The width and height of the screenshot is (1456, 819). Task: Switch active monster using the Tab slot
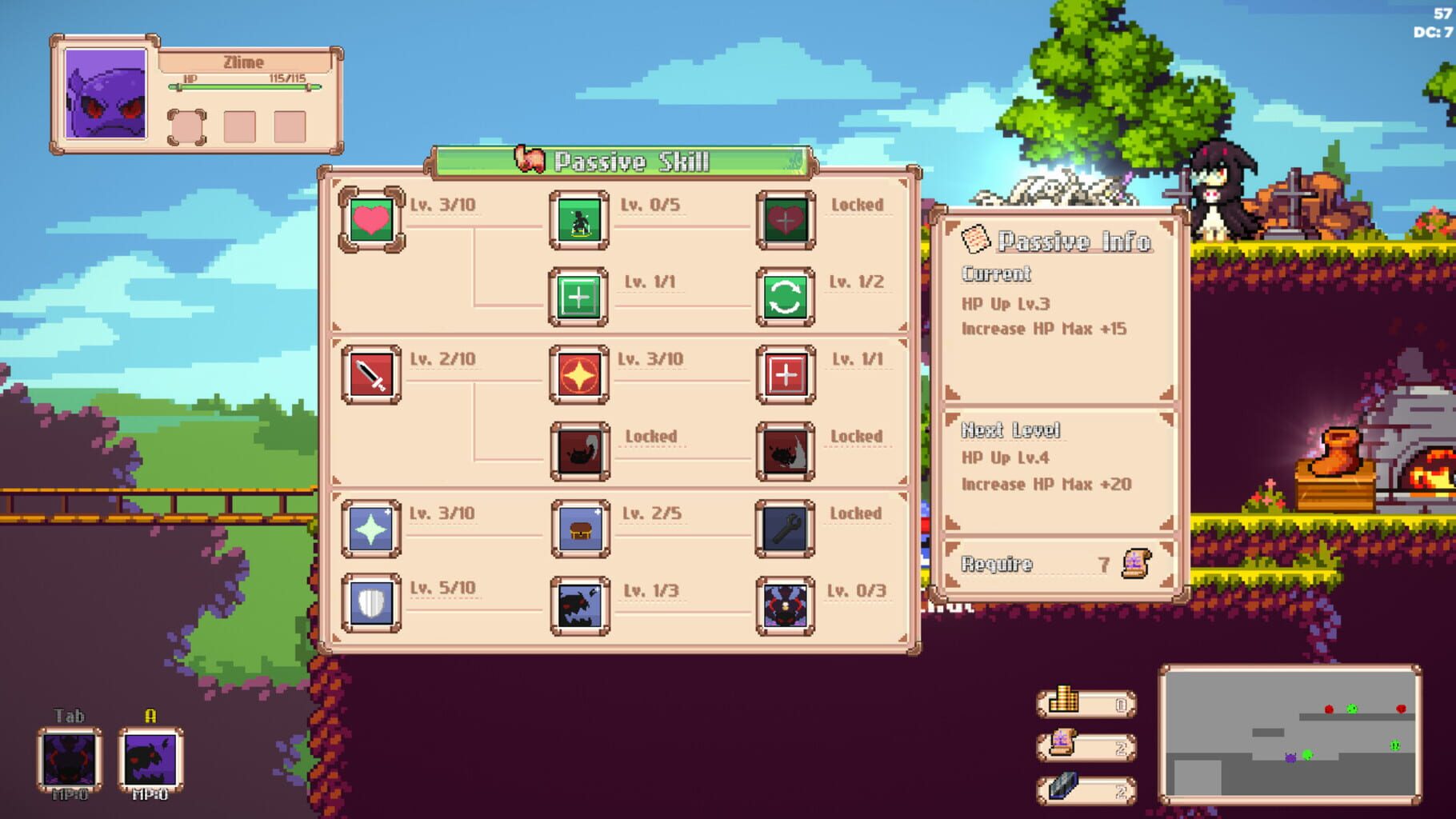point(70,757)
